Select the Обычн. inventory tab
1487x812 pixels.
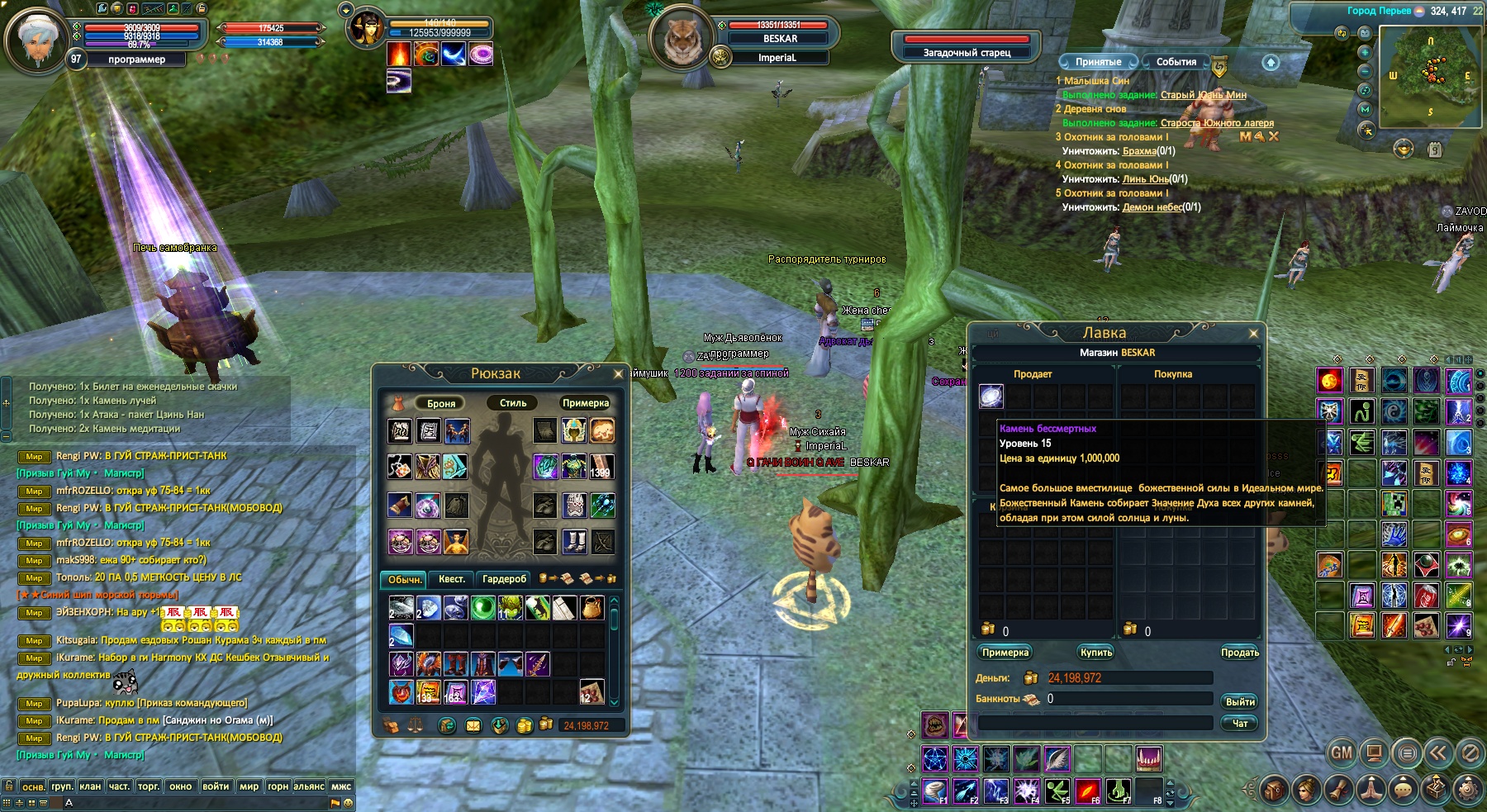pyautogui.click(x=404, y=579)
